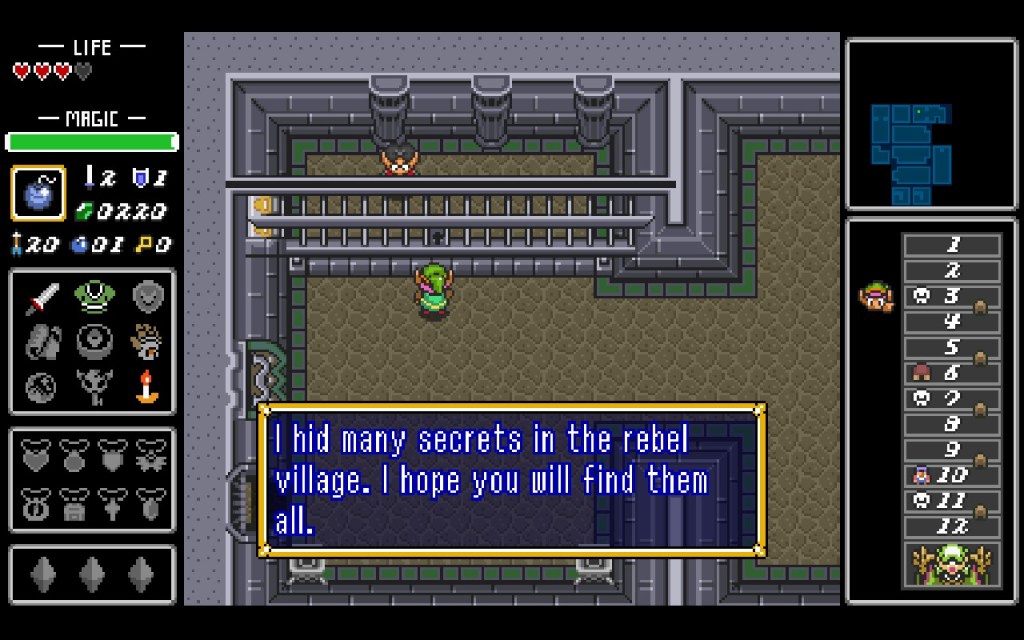
Task: Select floor 12 in the tower list
Action: (x=951, y=526)
